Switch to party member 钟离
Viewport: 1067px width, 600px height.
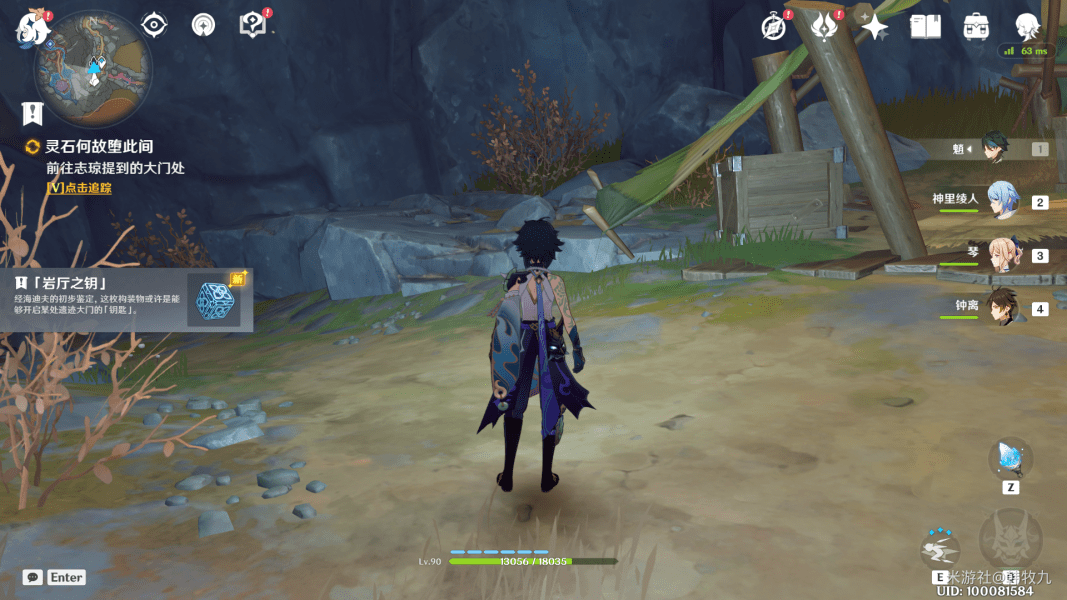pyautogui.click(x=1002, y=308)
